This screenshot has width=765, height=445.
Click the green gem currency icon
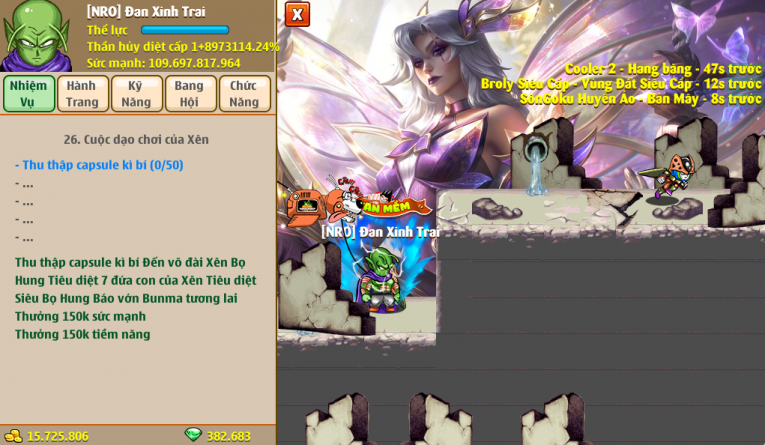pos(193,435)
